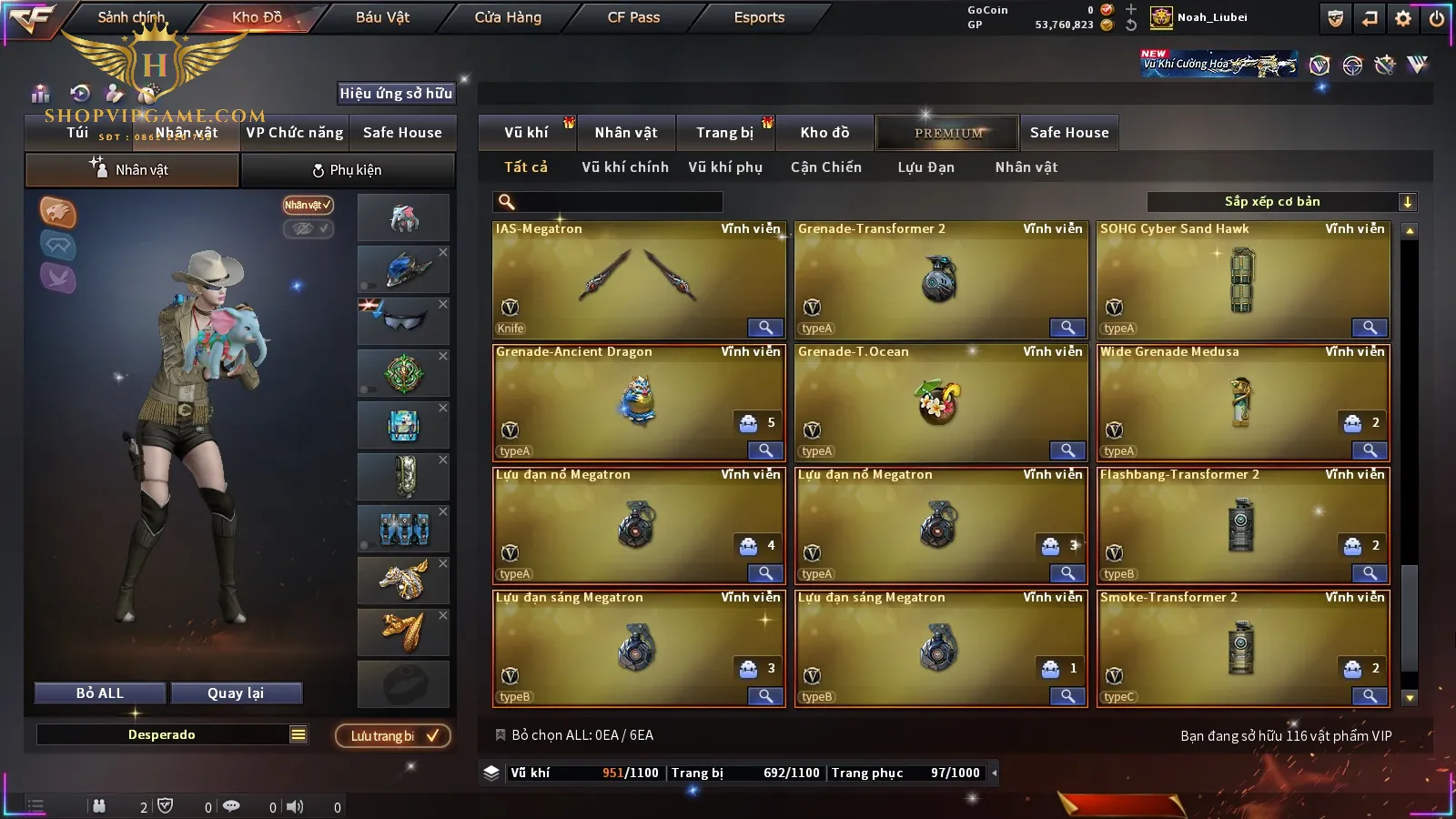
Task: Save loadout with Lưu trang bị
Action: (x=392, y=736)
